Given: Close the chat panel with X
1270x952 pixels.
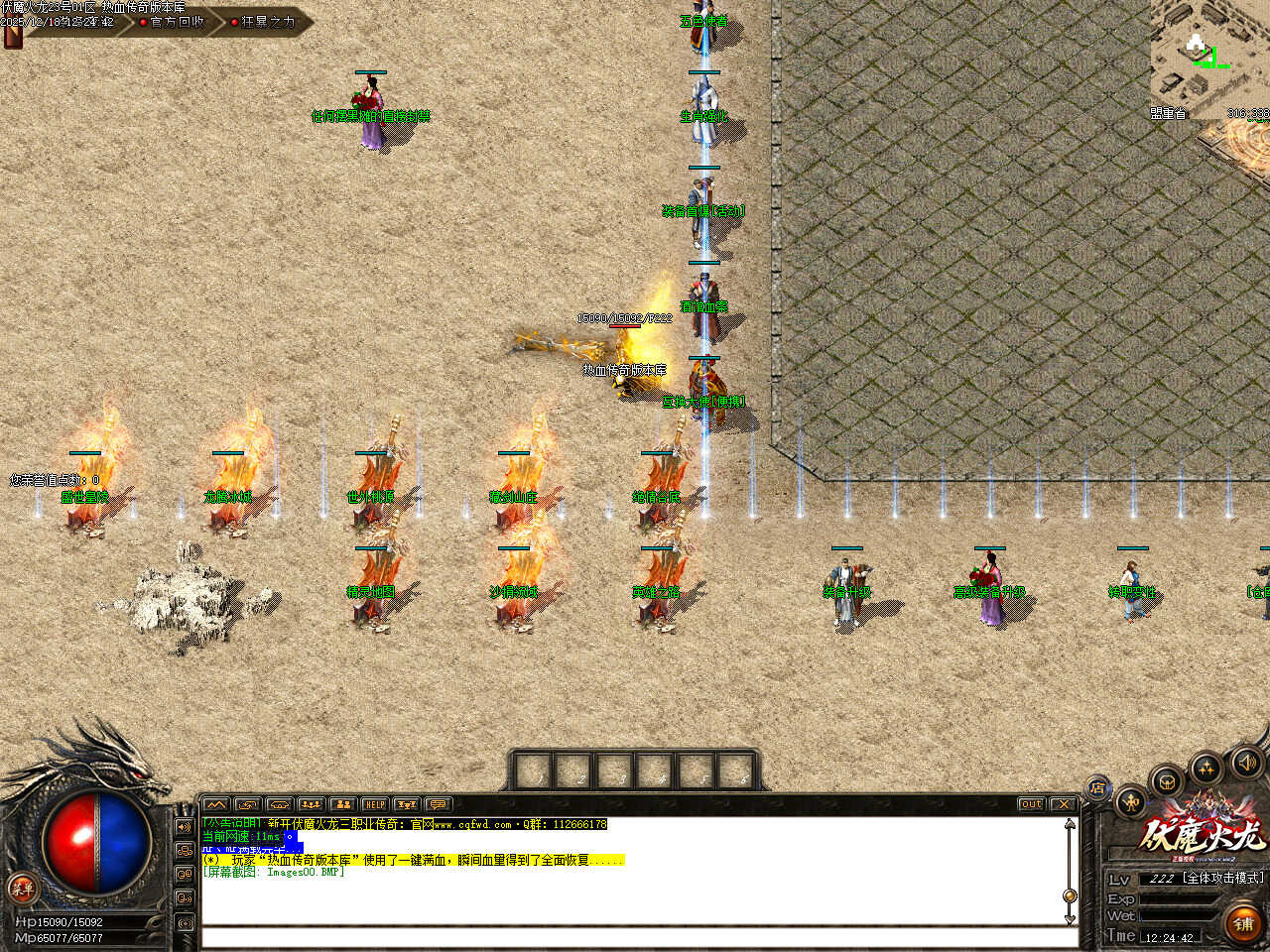Looking at the screenshot, I should [x=1063, y=804].
